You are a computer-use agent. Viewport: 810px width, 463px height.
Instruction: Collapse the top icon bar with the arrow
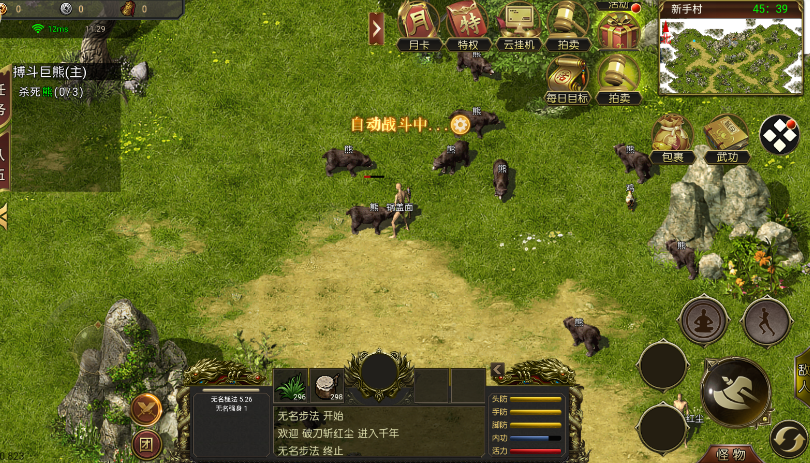pos(377,28)
